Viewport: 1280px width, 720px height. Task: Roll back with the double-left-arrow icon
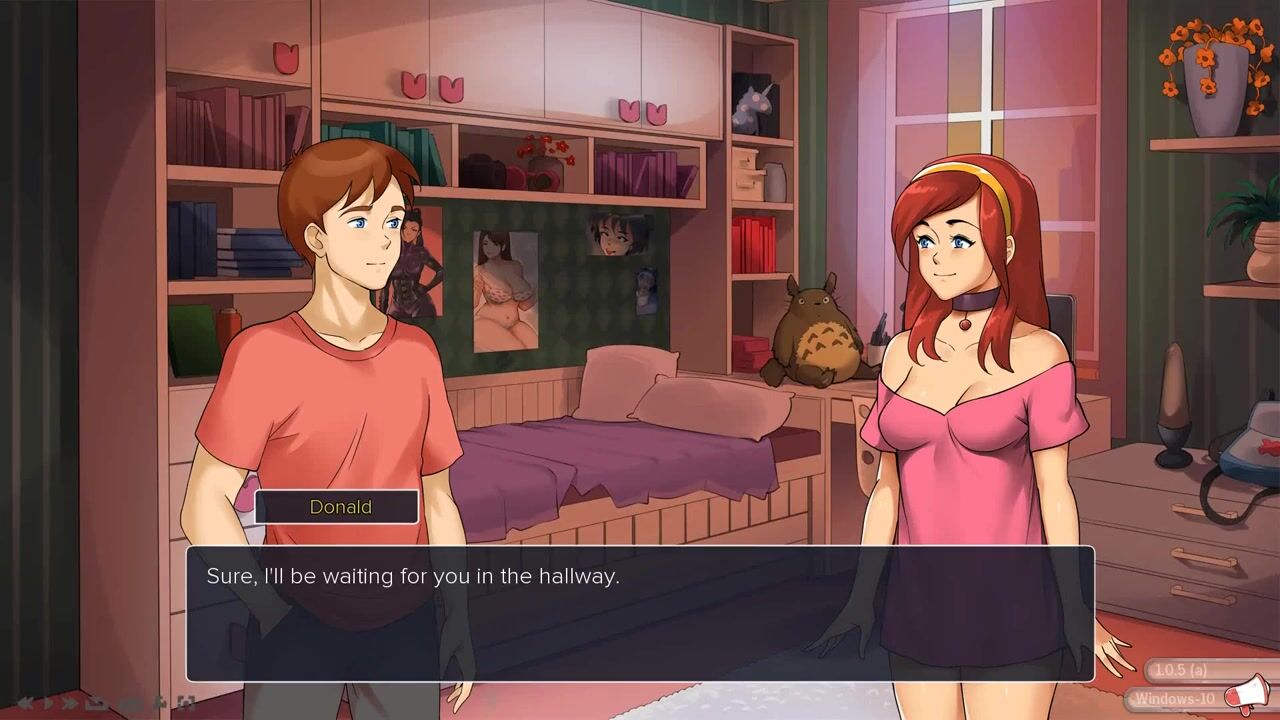(x=25, y=703)
